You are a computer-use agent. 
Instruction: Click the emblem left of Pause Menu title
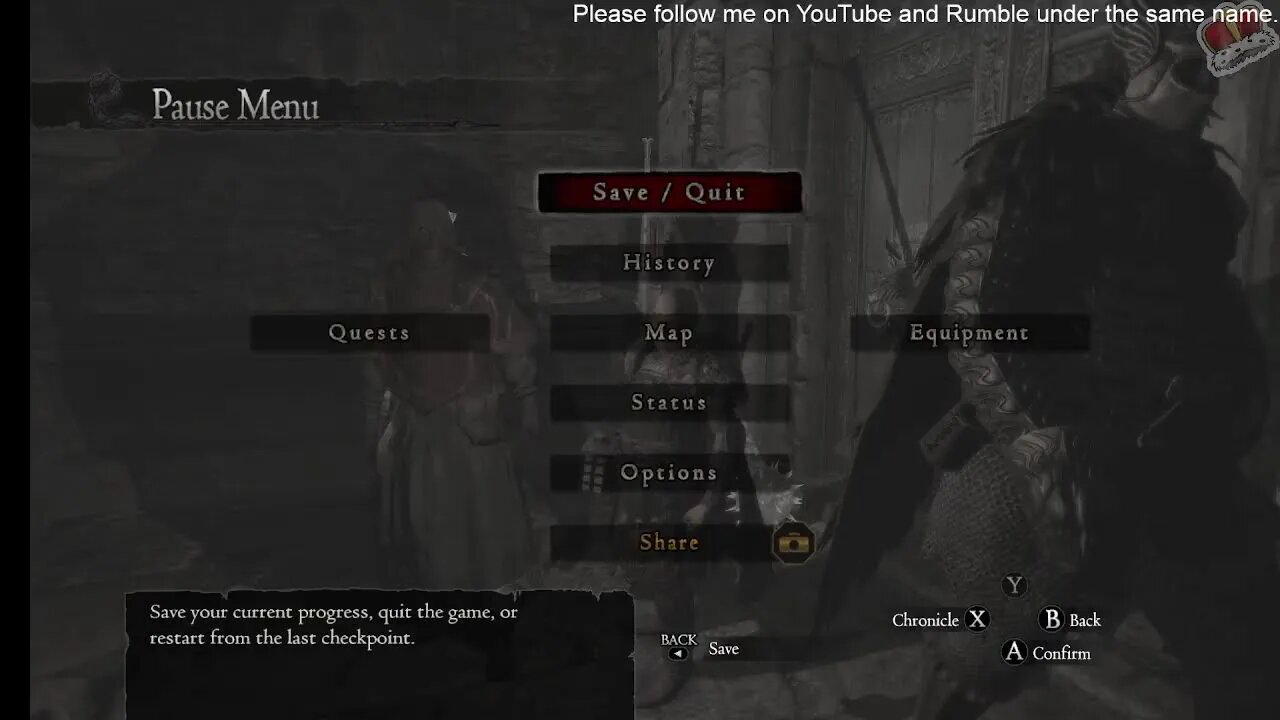point(103,95)
